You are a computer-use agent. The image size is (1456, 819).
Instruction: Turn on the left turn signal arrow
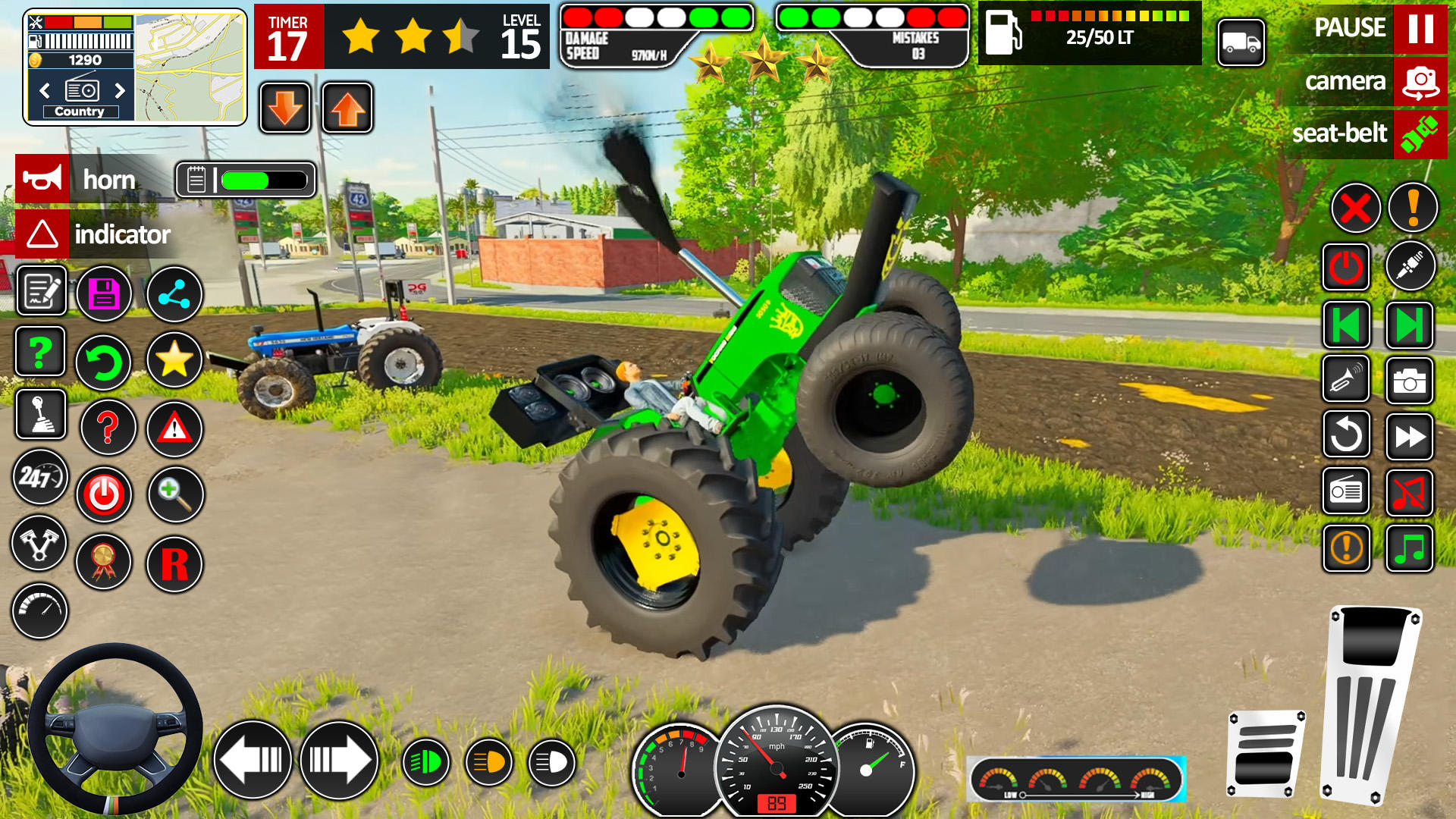point(253,760)
